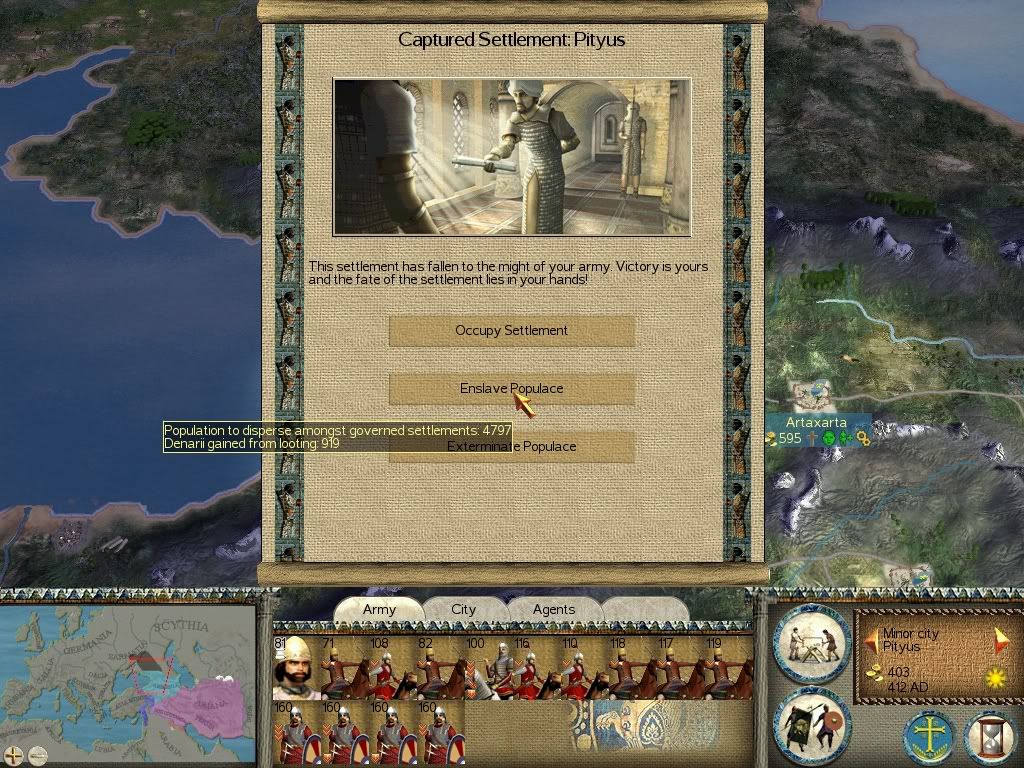Show the Agents tab
Screen dimensions: 1024x768
[553, 610]
